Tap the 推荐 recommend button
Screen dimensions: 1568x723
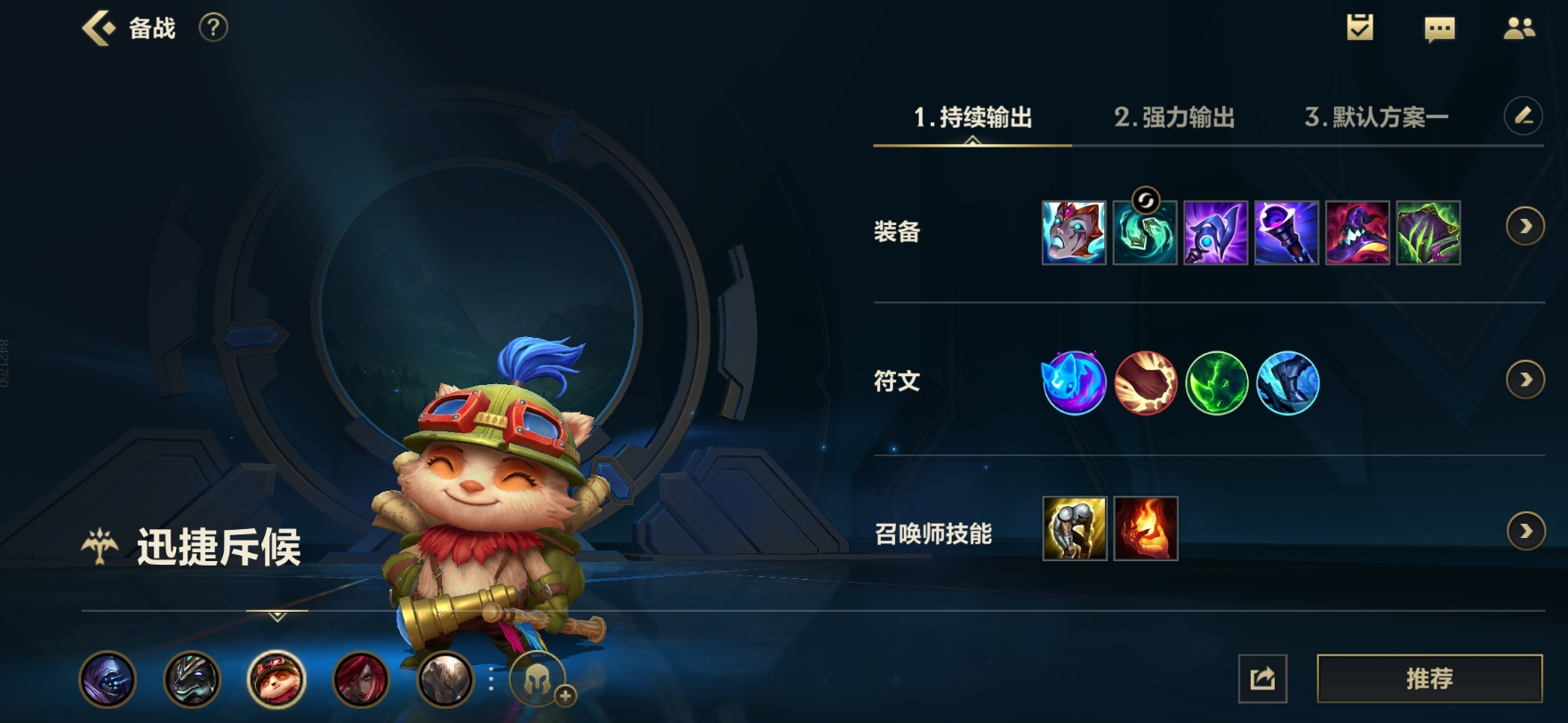(1430, 679)
